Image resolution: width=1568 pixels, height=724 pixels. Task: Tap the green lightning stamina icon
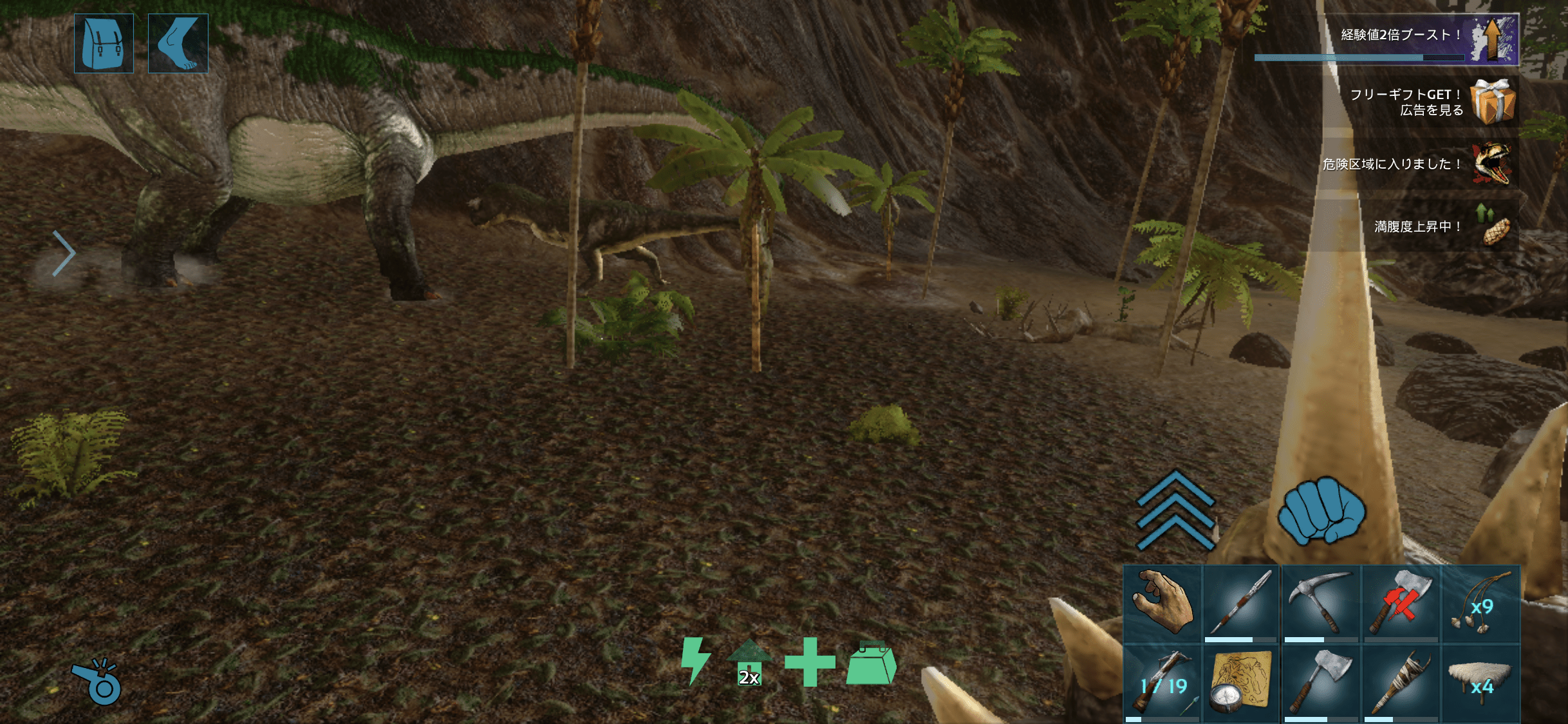(x=696, y=661)
